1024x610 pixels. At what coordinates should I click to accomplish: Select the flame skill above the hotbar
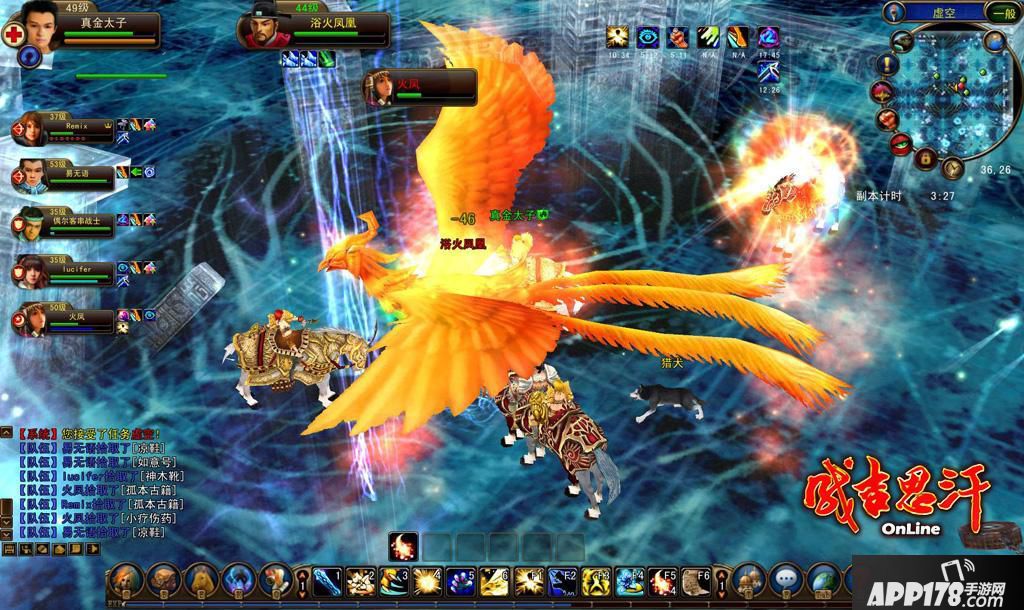403,546
